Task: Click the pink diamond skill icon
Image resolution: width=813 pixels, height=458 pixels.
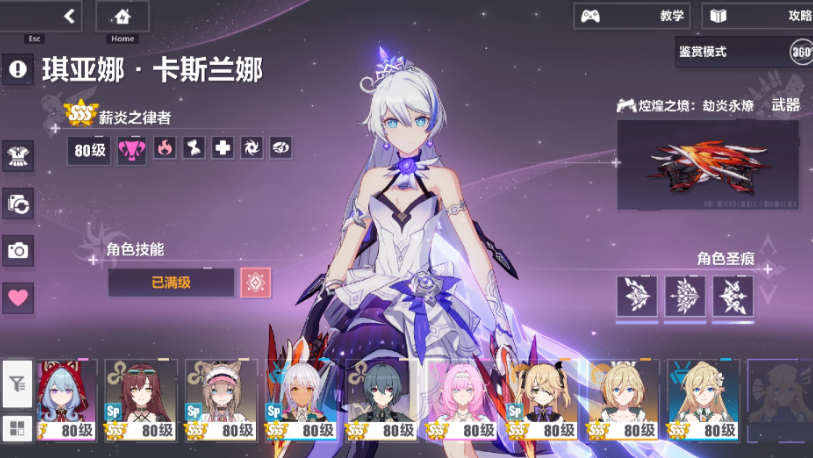Action: click(255, 283)
